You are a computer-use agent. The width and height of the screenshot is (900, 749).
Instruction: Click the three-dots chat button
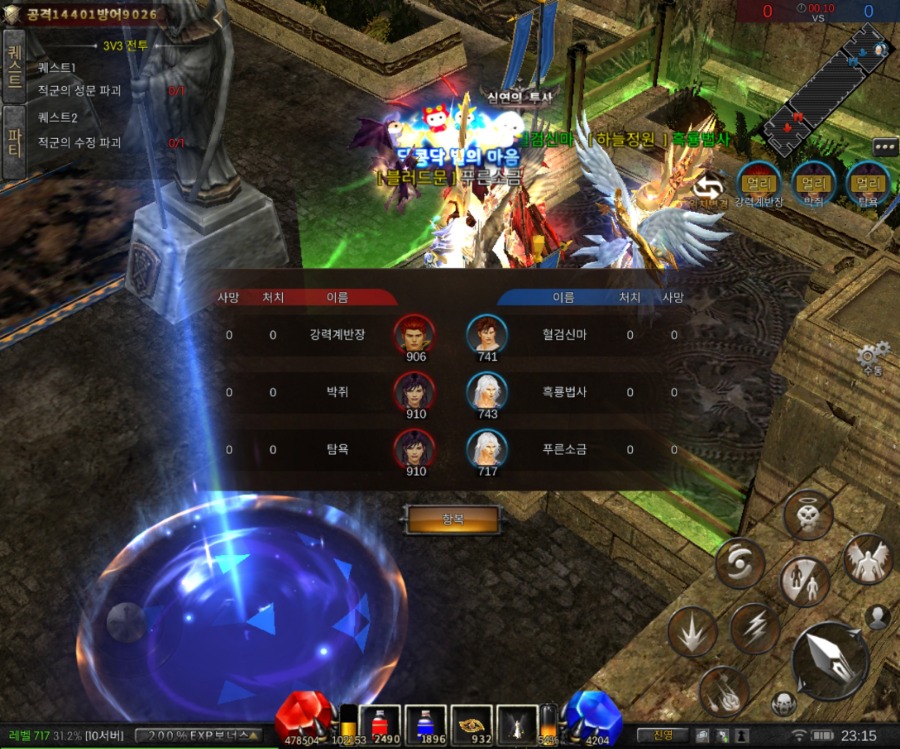[x=885, y=146]
